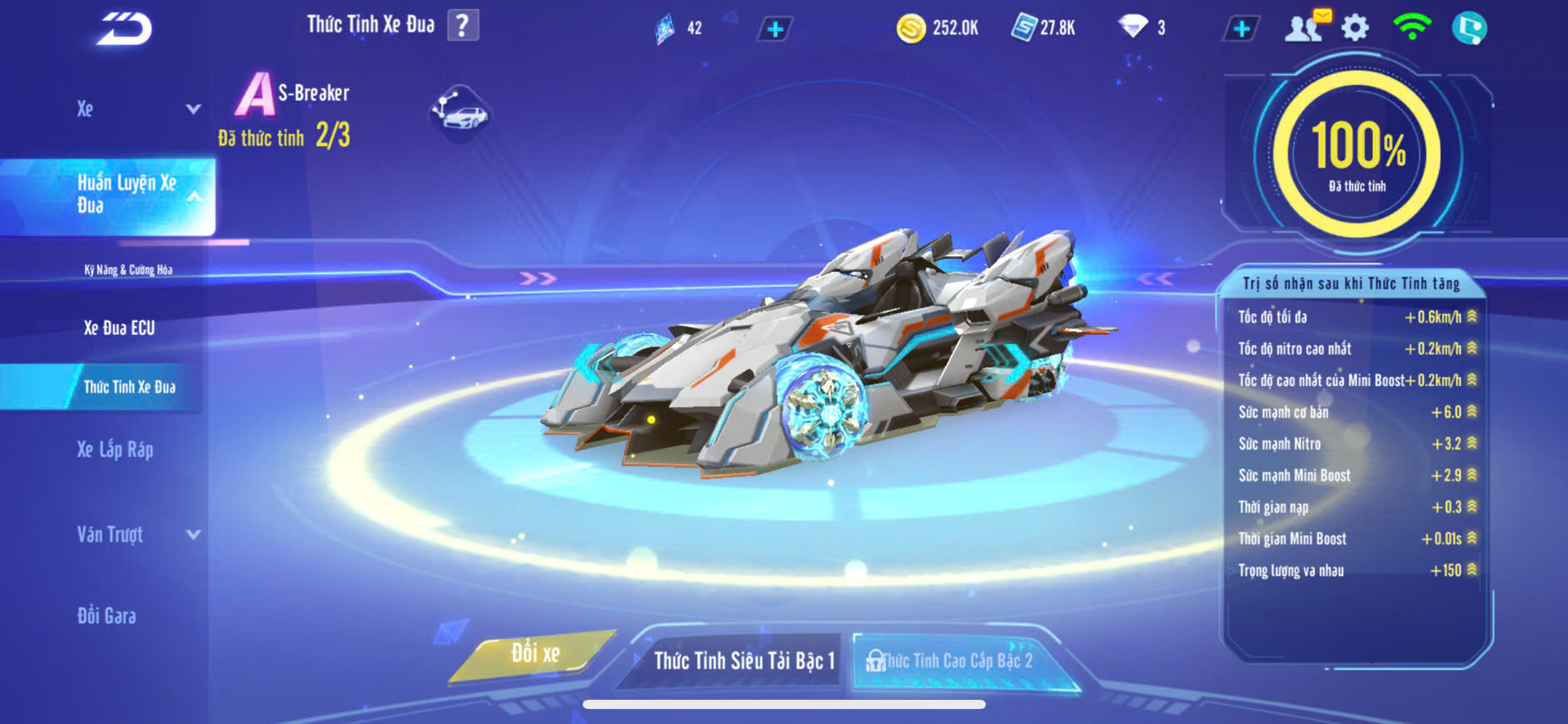Click the car preview icon beside S-Breaker

pyautogui.click(x=460, y=113)
